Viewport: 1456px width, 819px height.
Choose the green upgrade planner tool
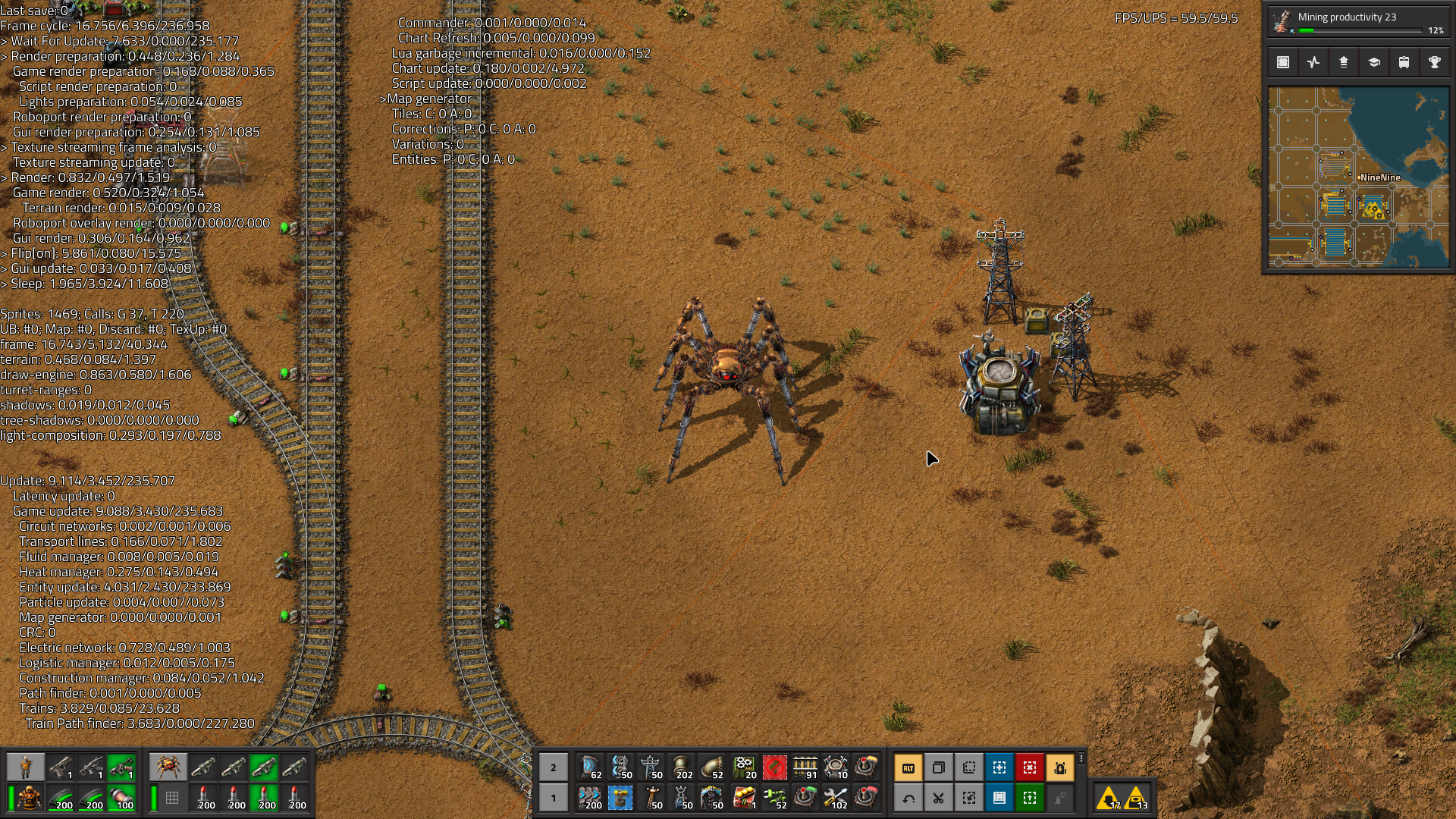pyautogui.click(x=1030, y=798)
